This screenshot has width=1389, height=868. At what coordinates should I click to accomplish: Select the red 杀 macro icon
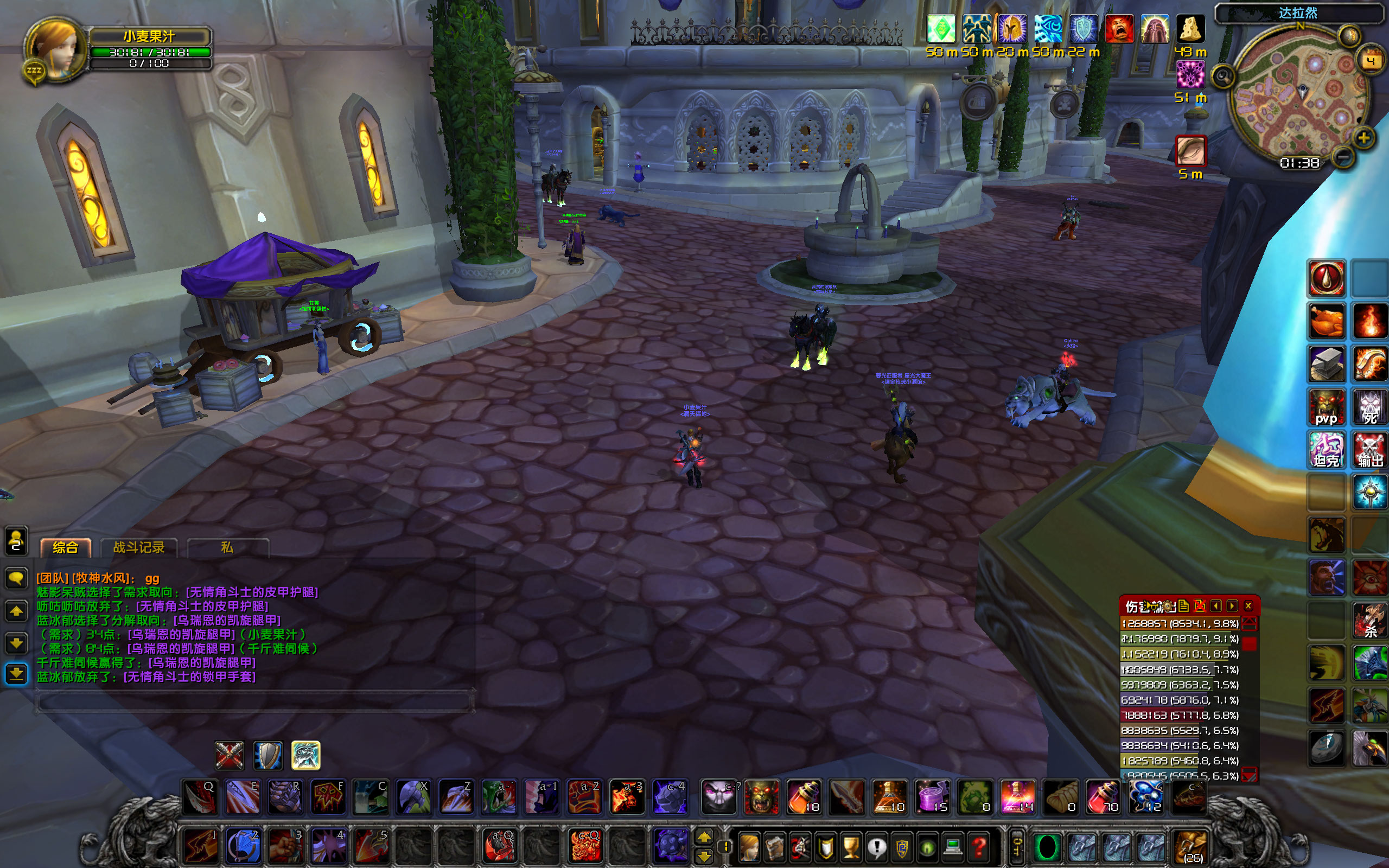1371,621
